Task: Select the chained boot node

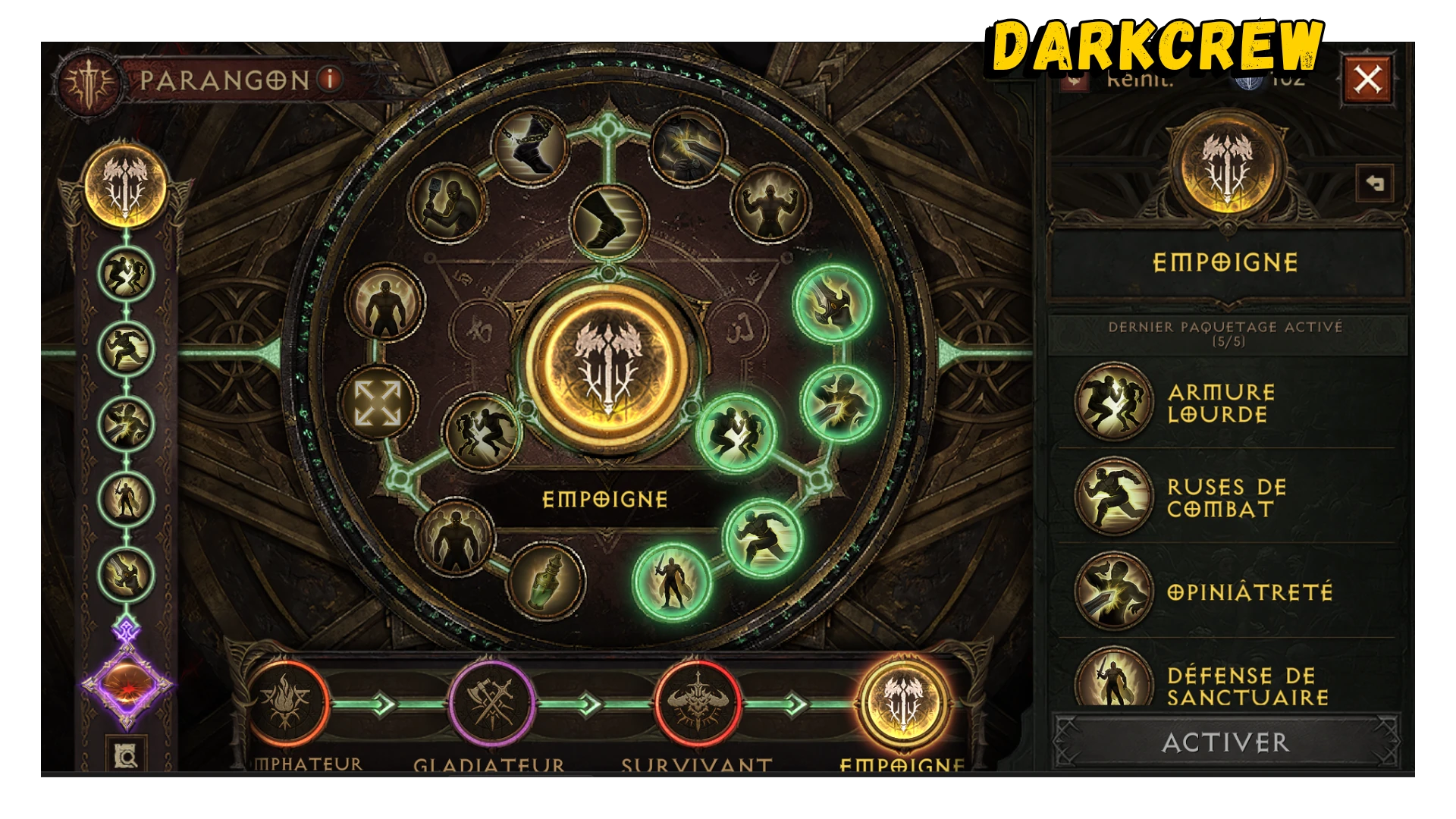Action: (530, 147)
